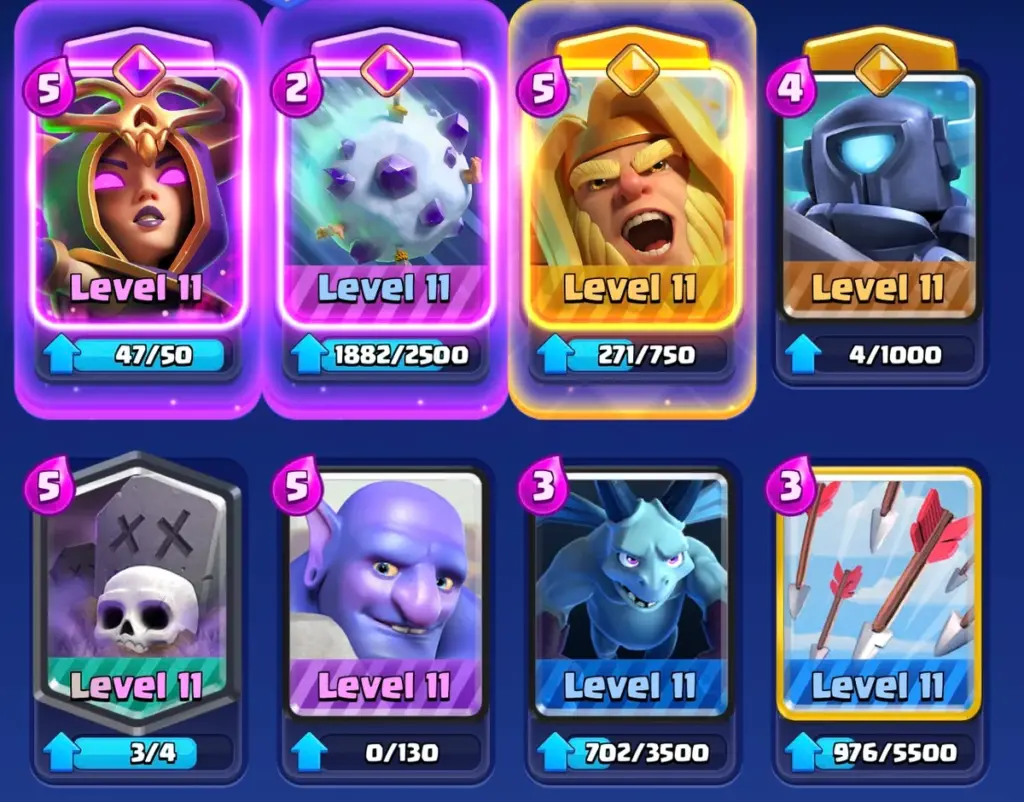This screenshot has height=802, width=1024.
Task: Select the Graveyard tombstone card
Action: [x=137, y=590]
